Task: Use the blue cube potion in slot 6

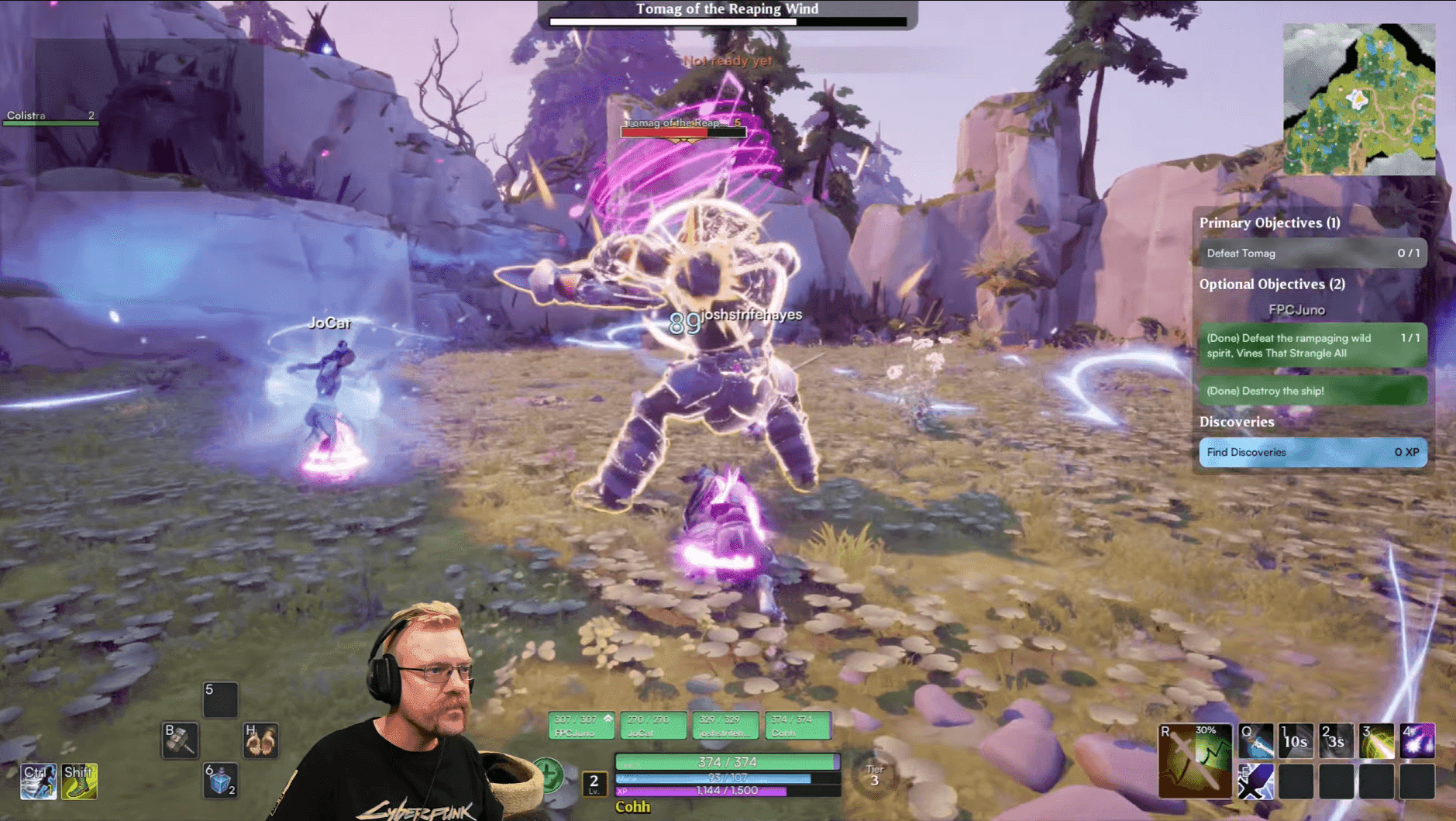Action: tap(220, 781)
